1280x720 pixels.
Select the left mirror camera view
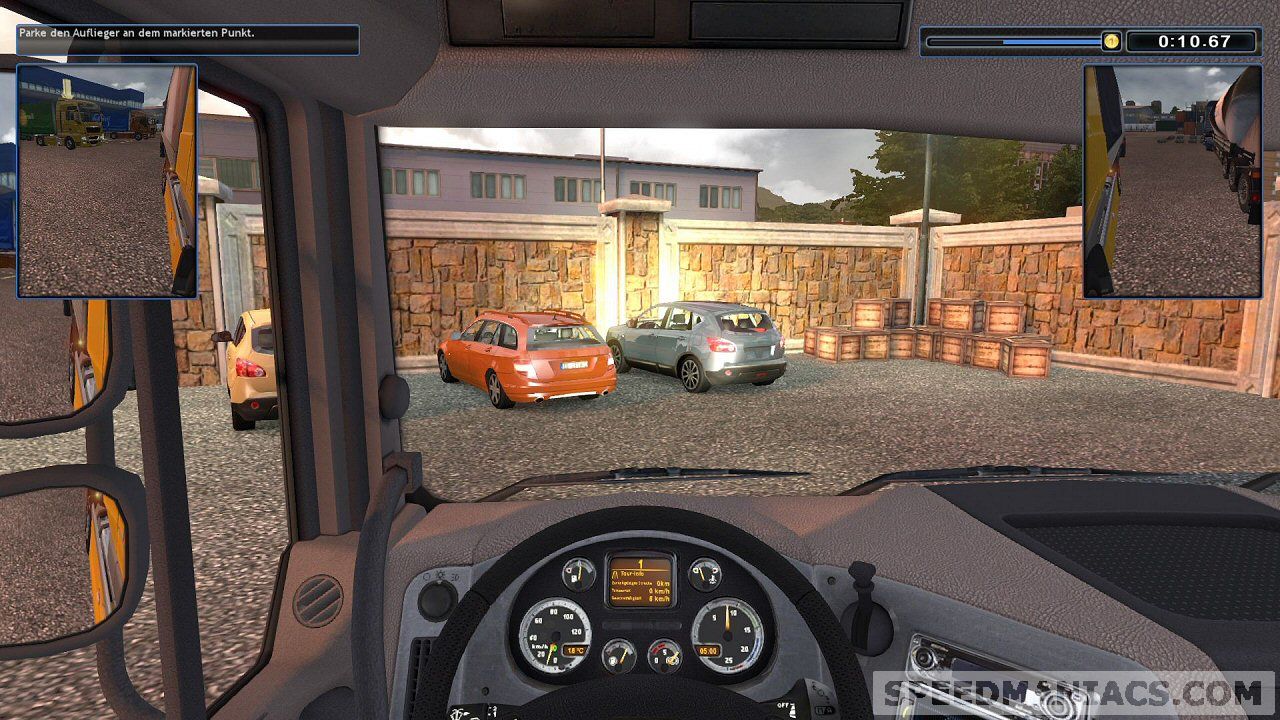107,181
